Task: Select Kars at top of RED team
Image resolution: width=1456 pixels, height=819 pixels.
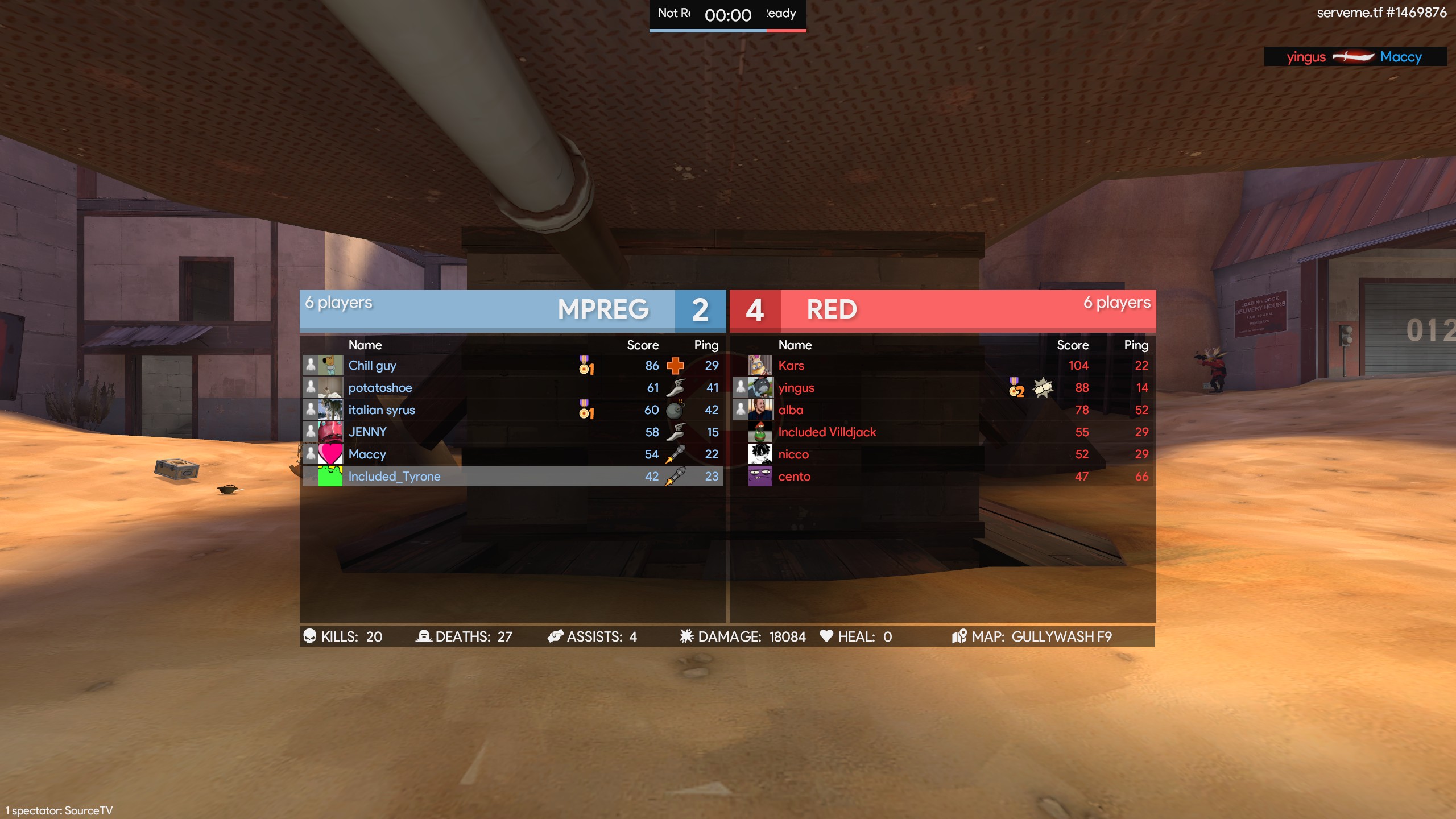Action: coord(791,366)
